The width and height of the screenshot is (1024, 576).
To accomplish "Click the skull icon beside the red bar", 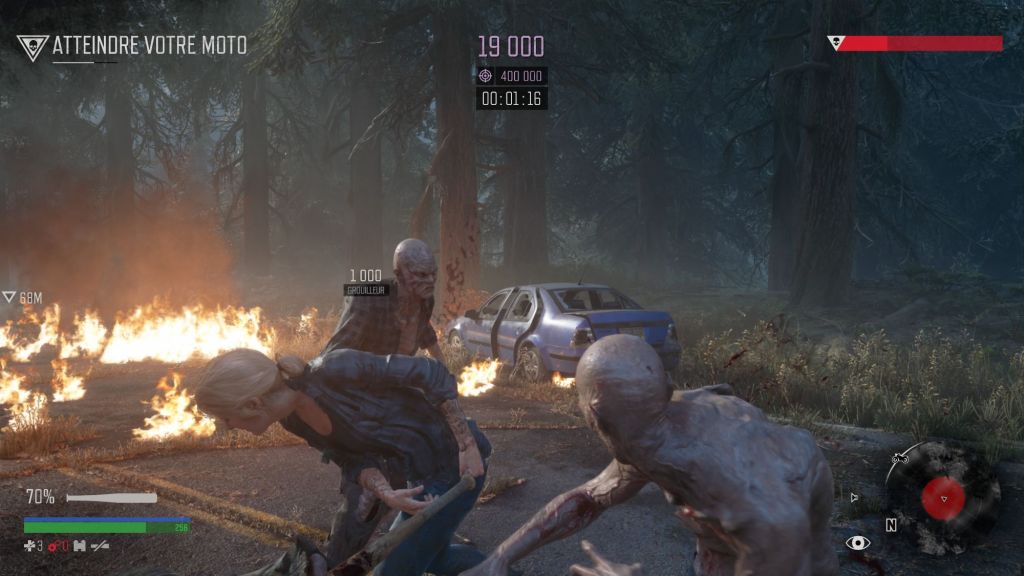I will pyautogui.click(x=835, y=43).
